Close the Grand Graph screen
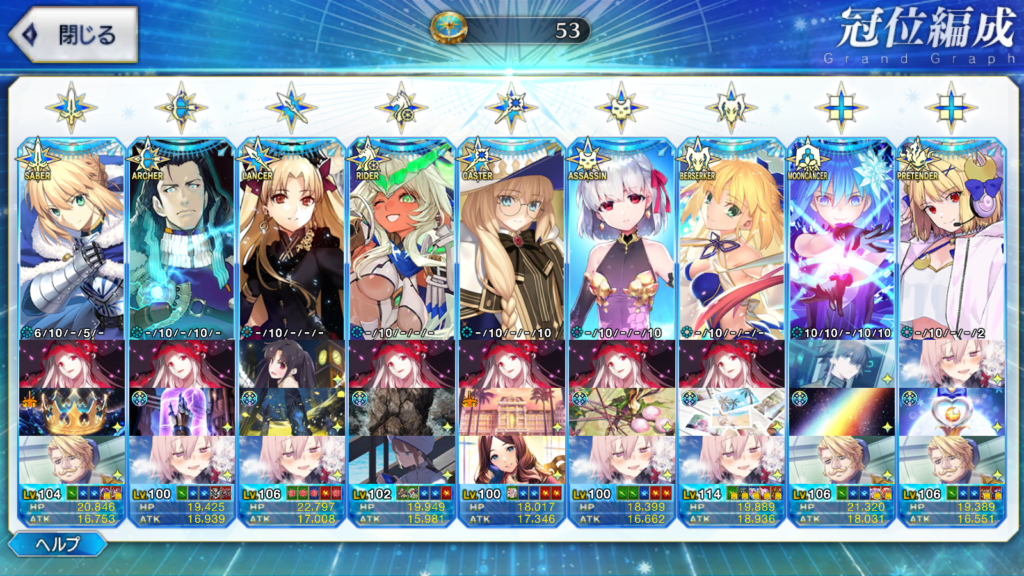 72,35
